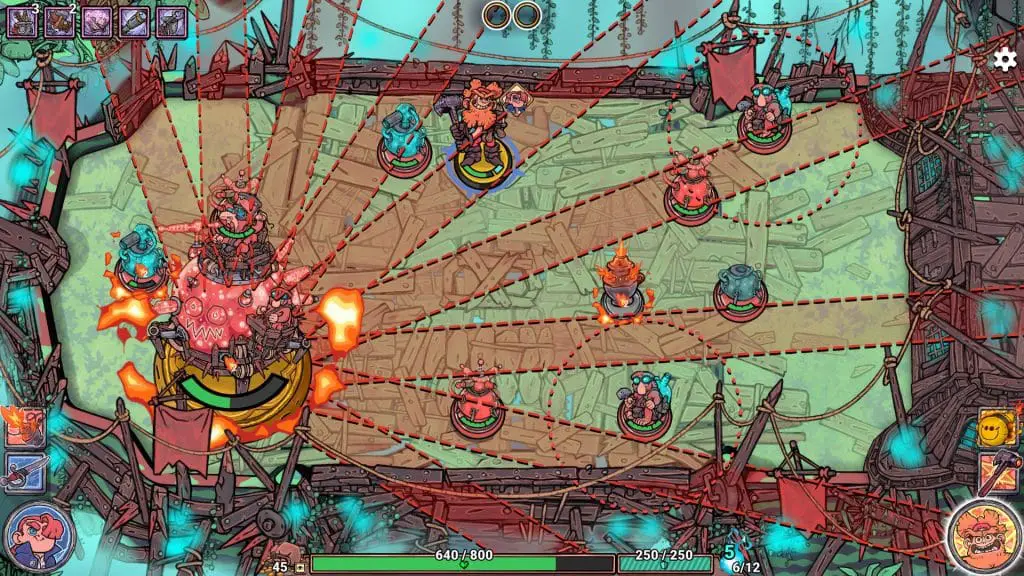Trigger the yellow smiley face ability

[x=997, y=428]
